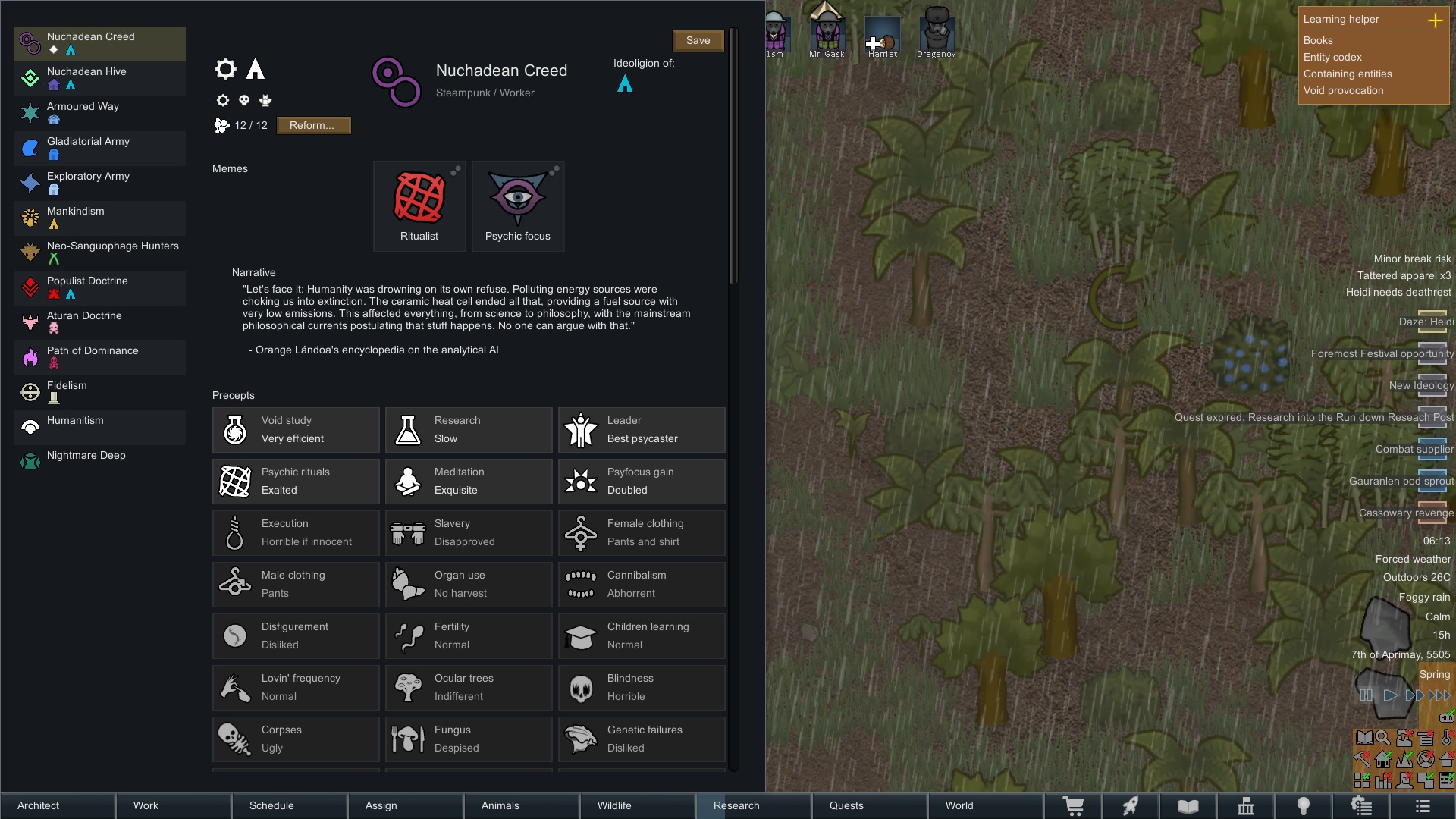Open the Foremost Festival opportunity letter
Viewport: 1456px width, 819px height.
tap(1382, 354)
